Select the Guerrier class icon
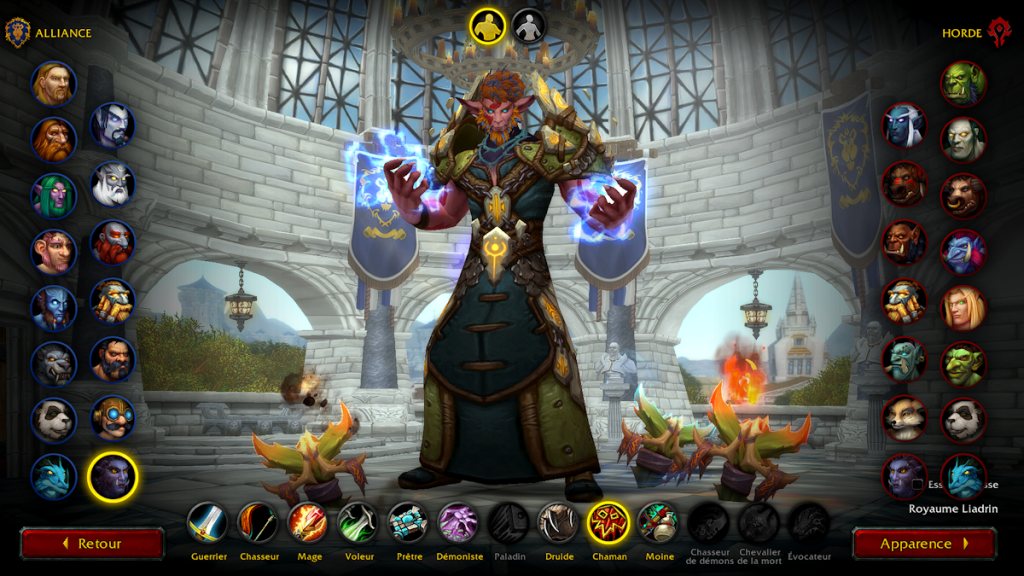The height and width of the screenshot is (576, 1024). tap(207, 522)
